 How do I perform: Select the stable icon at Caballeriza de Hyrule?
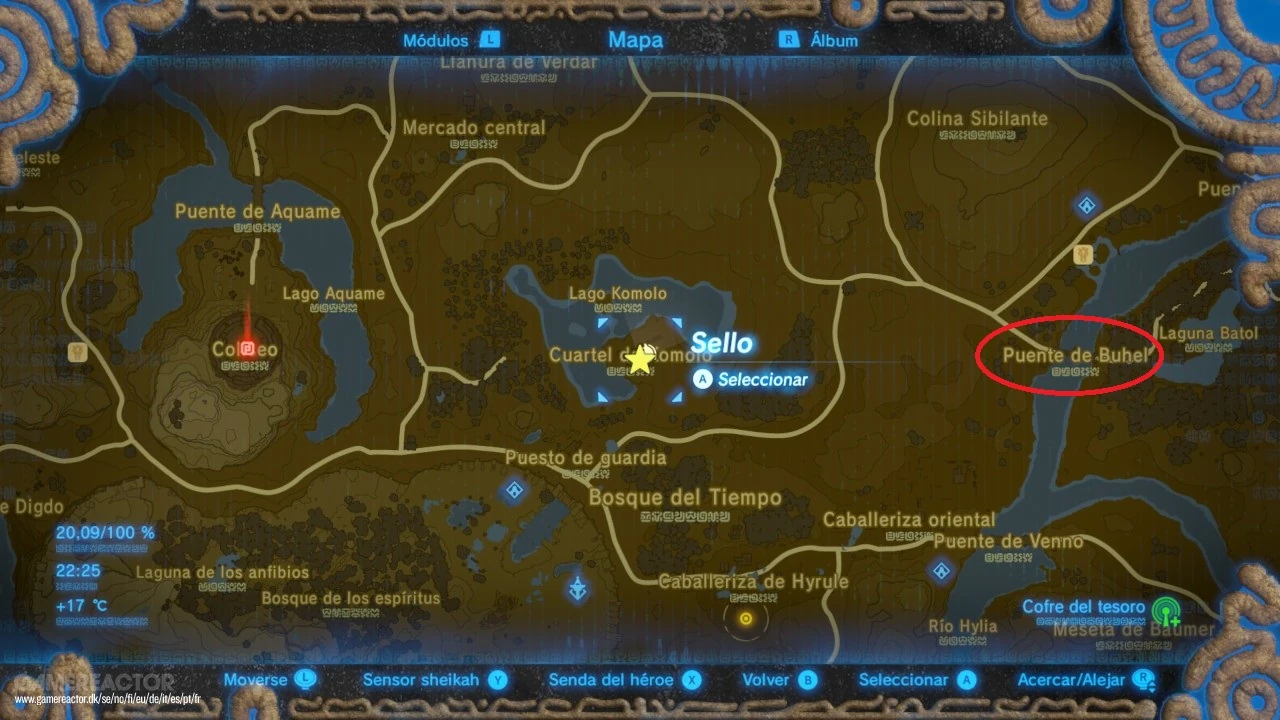(x=743, y=619)
